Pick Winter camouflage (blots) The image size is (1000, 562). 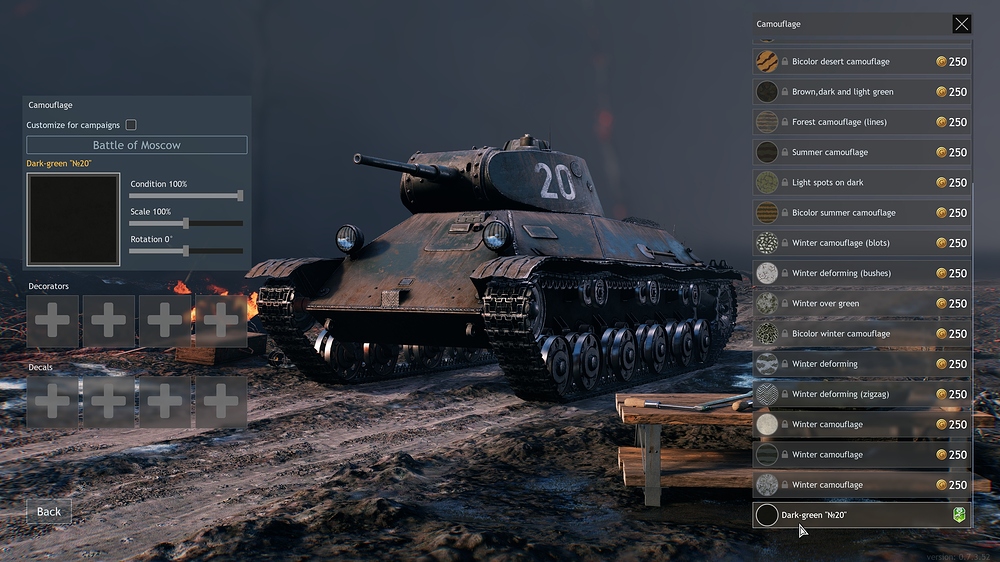pyautogui.click(x=861, y=243)
